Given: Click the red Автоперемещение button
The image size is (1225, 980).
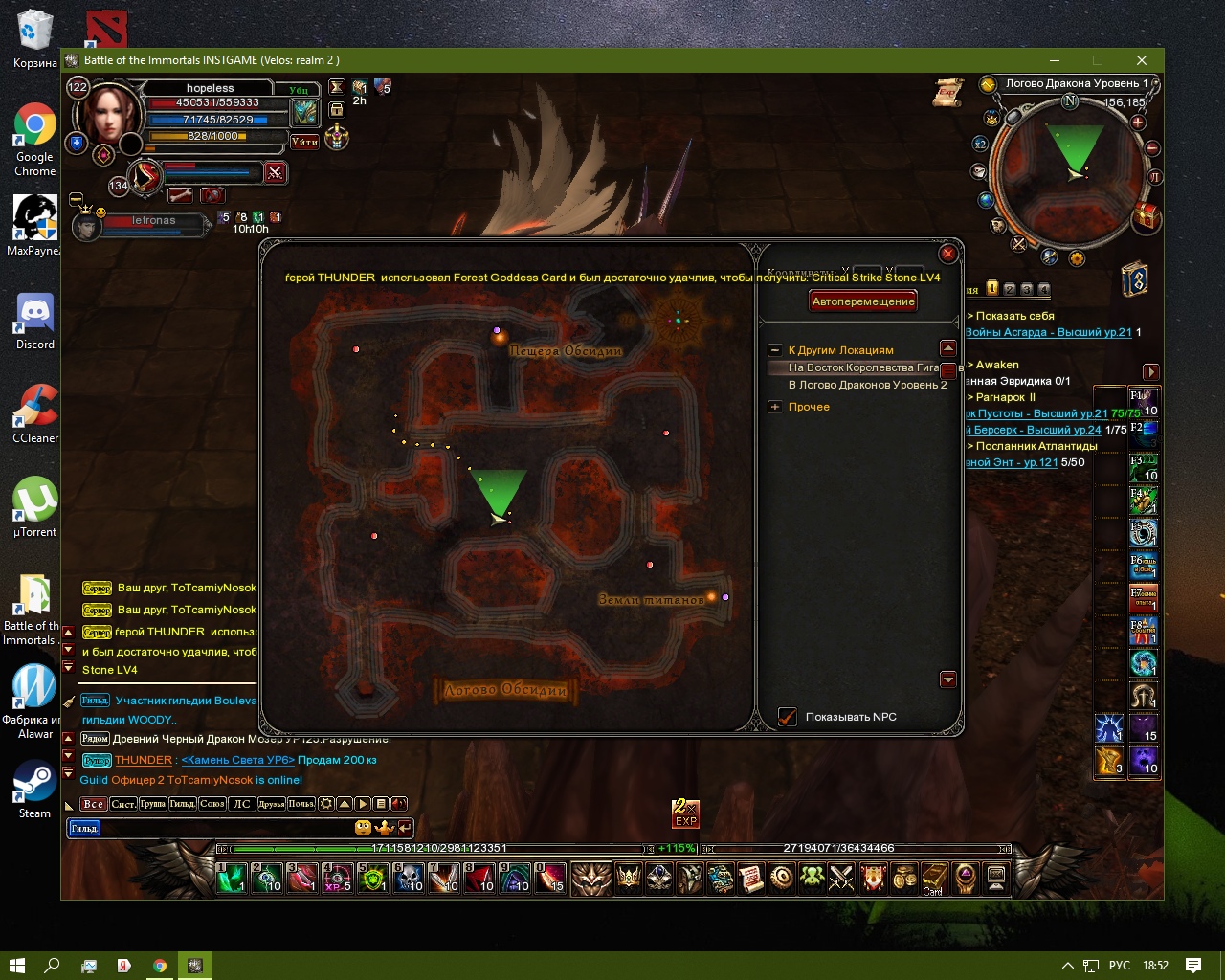Looking at the screenshot, I should 863,301.
